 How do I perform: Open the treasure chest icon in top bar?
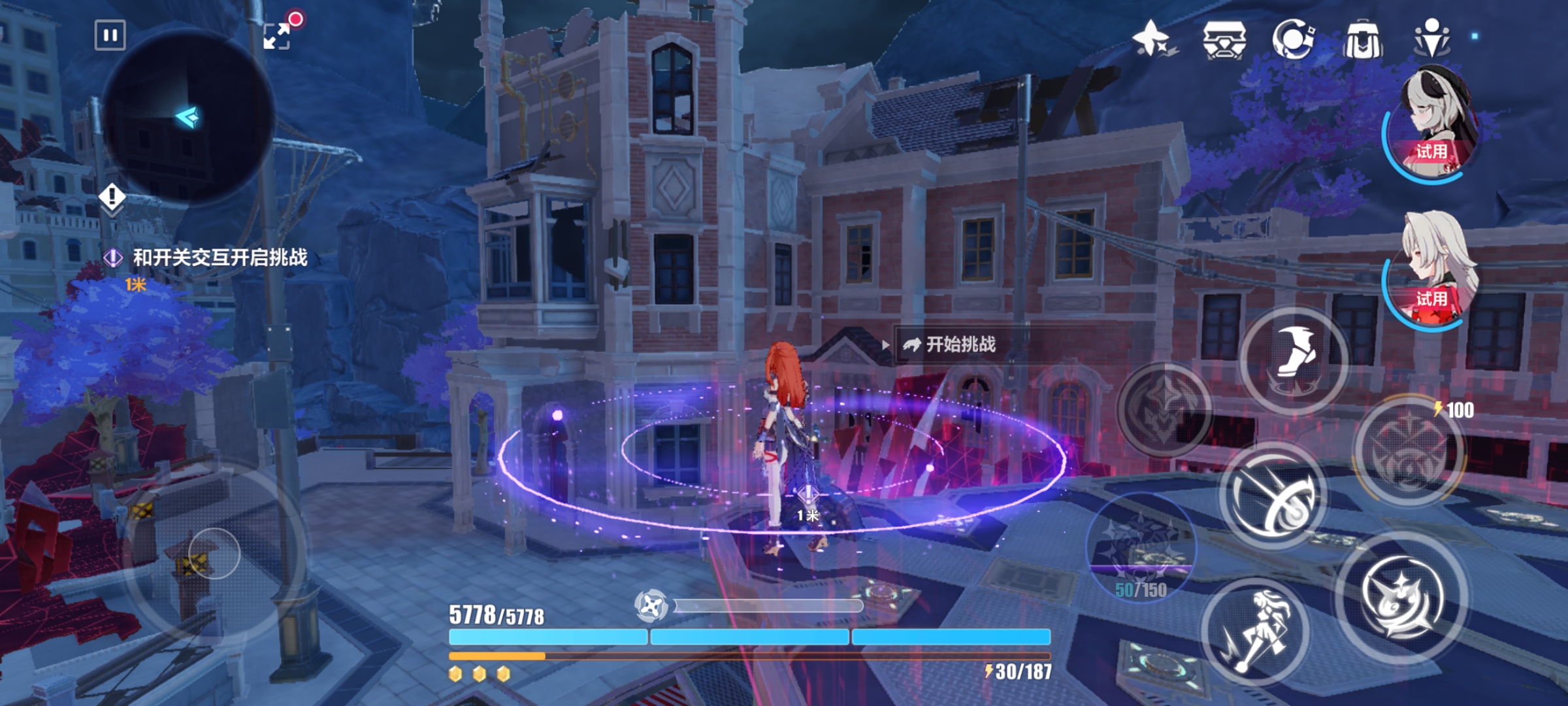(1224, 39)
